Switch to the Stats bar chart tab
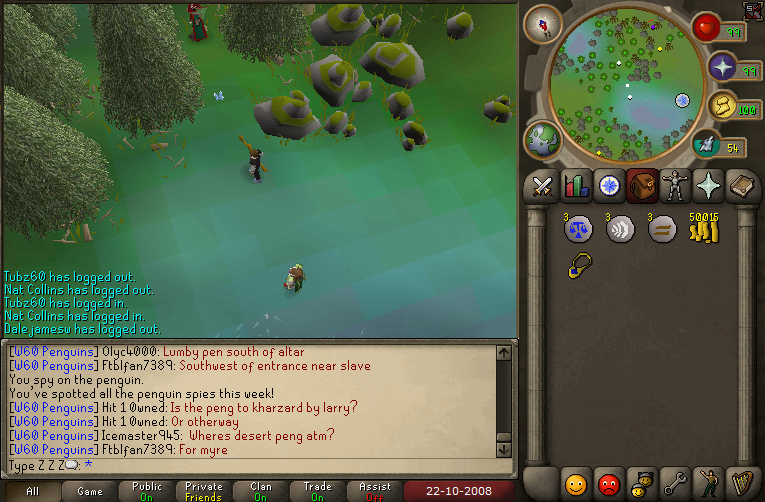This screenshot has height=502, width=765. coord(576,186)
